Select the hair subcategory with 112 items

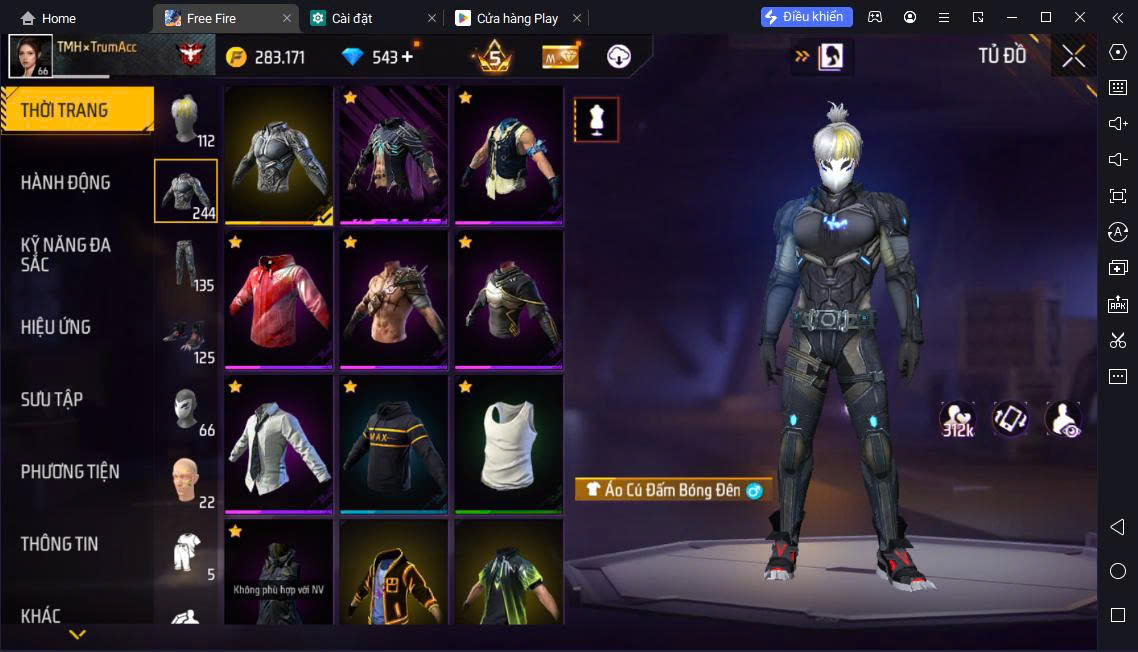186,121
